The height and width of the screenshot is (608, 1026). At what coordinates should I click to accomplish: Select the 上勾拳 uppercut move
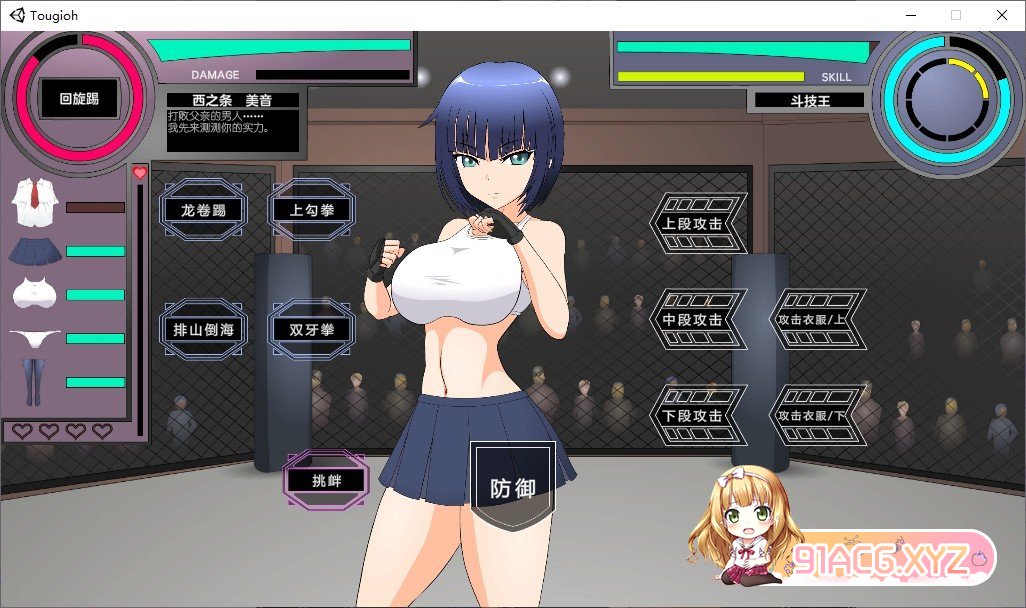coord(311,210)
